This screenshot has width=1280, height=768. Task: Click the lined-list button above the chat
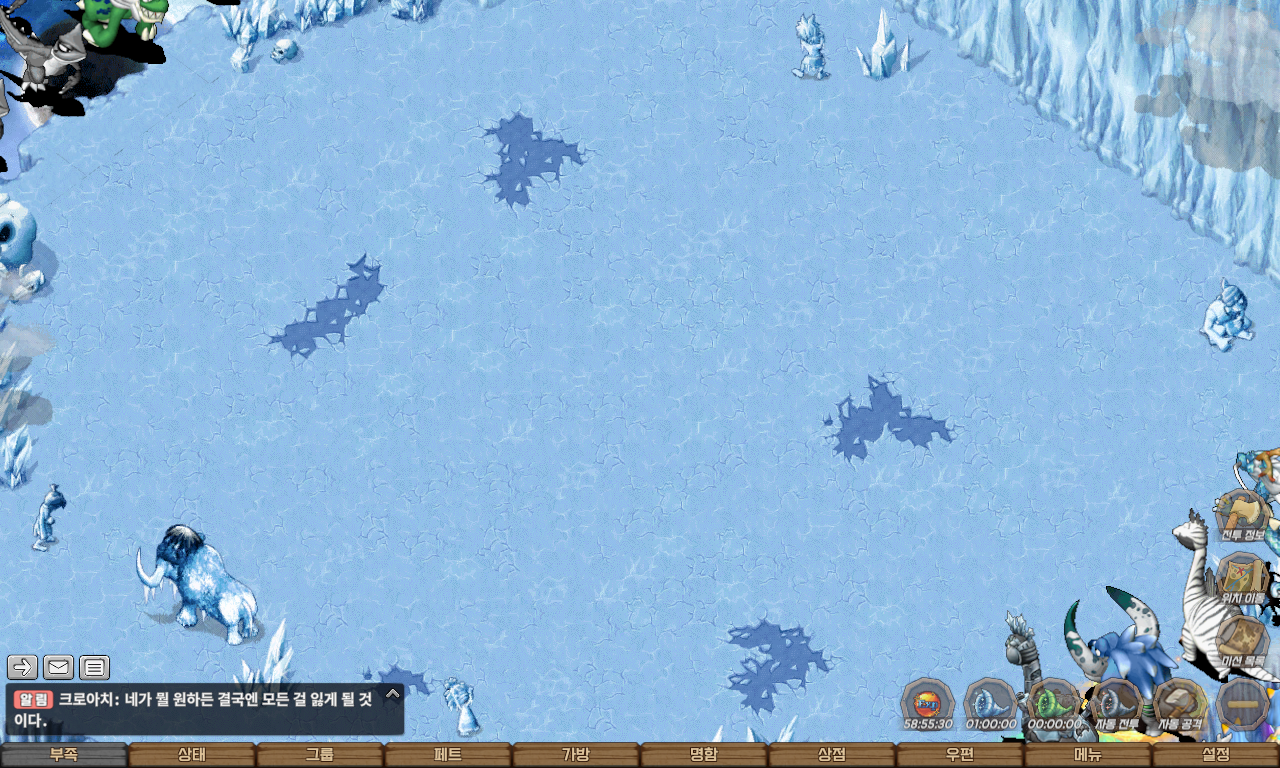[94, 667]
